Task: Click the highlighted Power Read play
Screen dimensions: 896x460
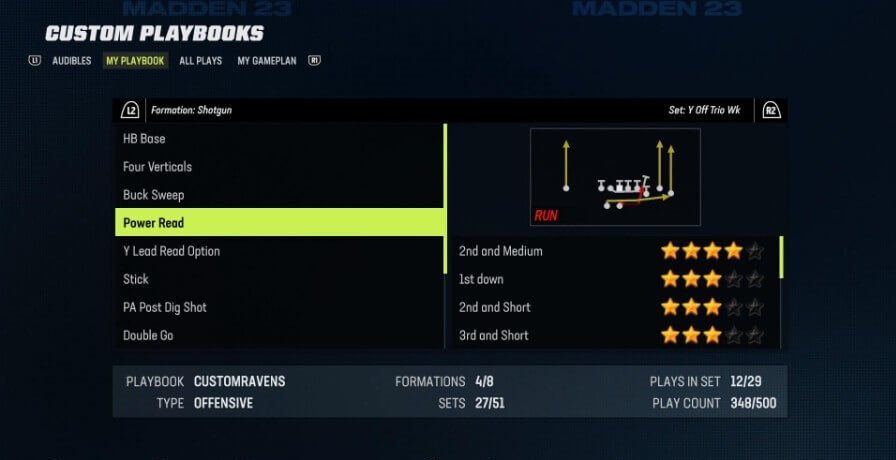Action: coord(279,223)
